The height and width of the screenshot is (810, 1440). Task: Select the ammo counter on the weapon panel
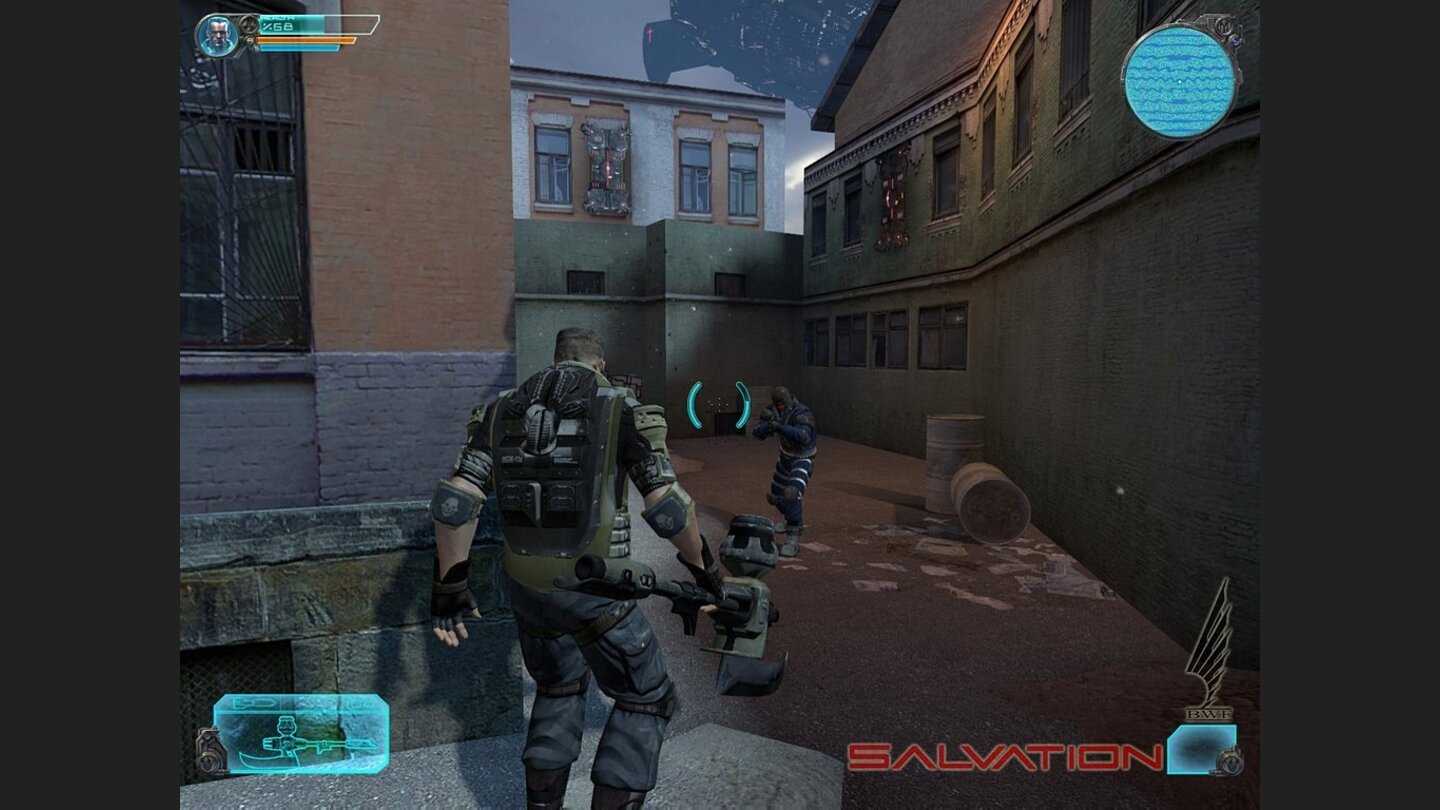tap(360, 704)
